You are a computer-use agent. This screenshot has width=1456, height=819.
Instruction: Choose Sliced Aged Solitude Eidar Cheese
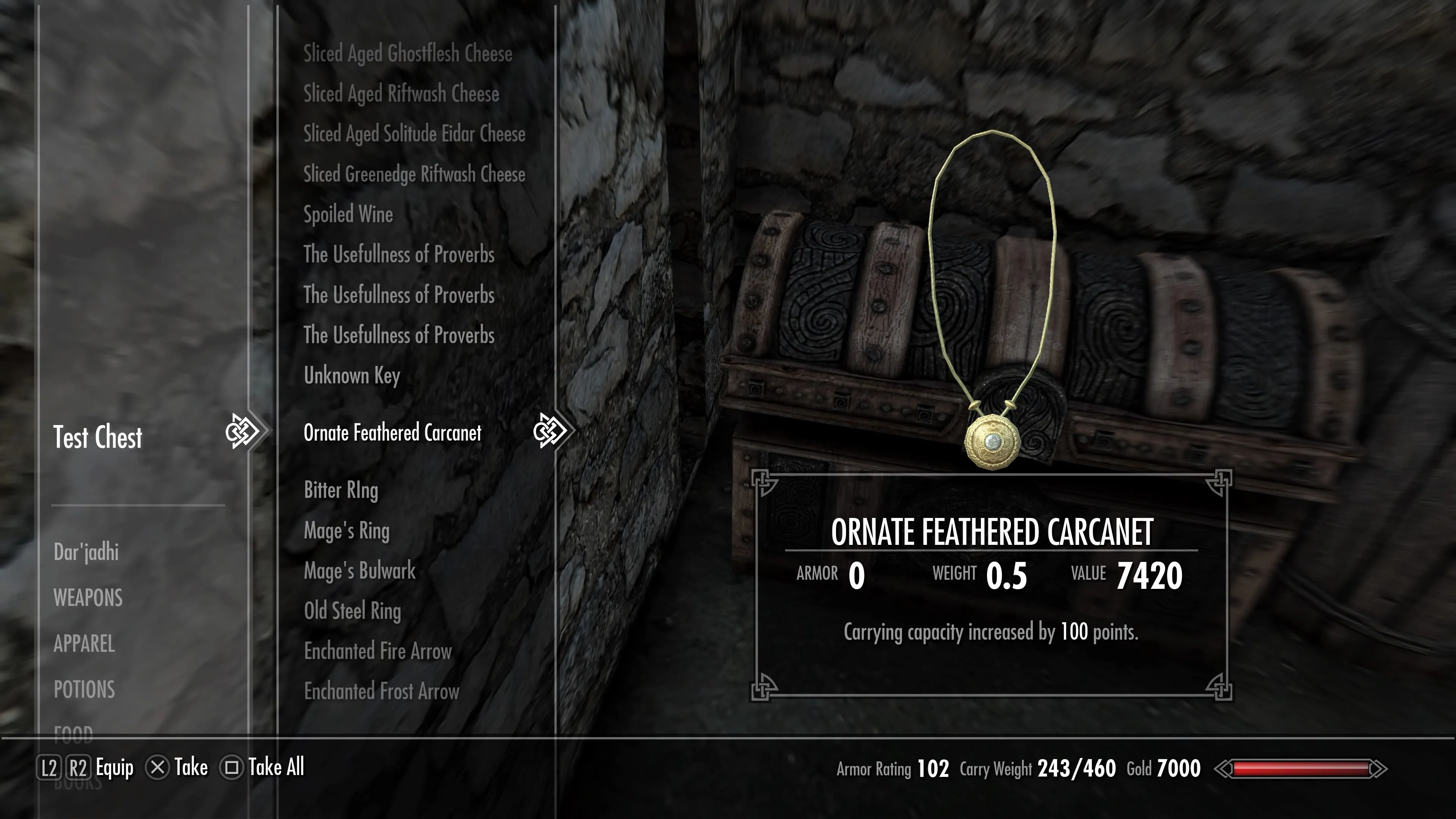click(414, 134)
